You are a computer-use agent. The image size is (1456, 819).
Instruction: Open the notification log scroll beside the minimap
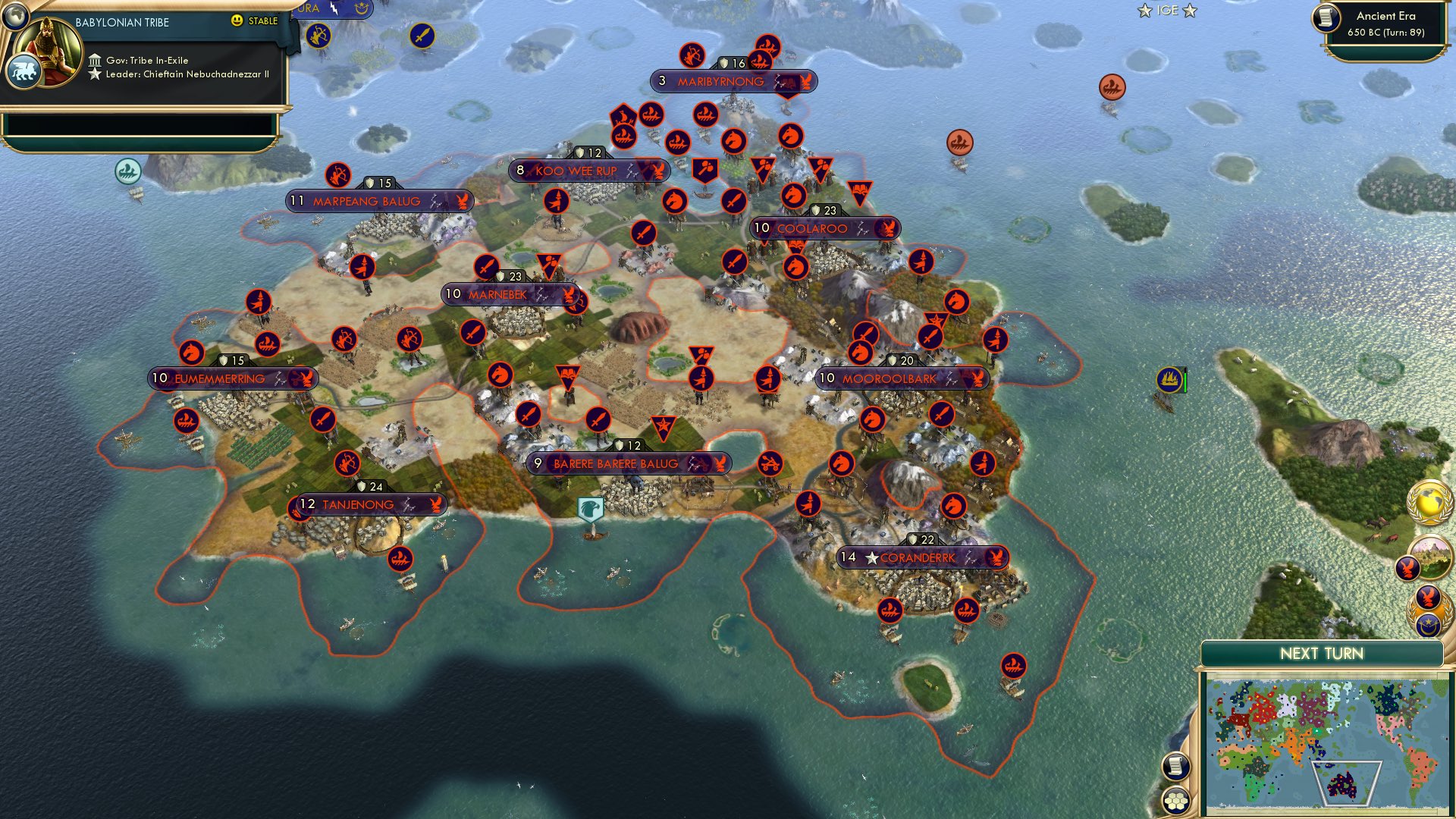[x=1176, y=767]
